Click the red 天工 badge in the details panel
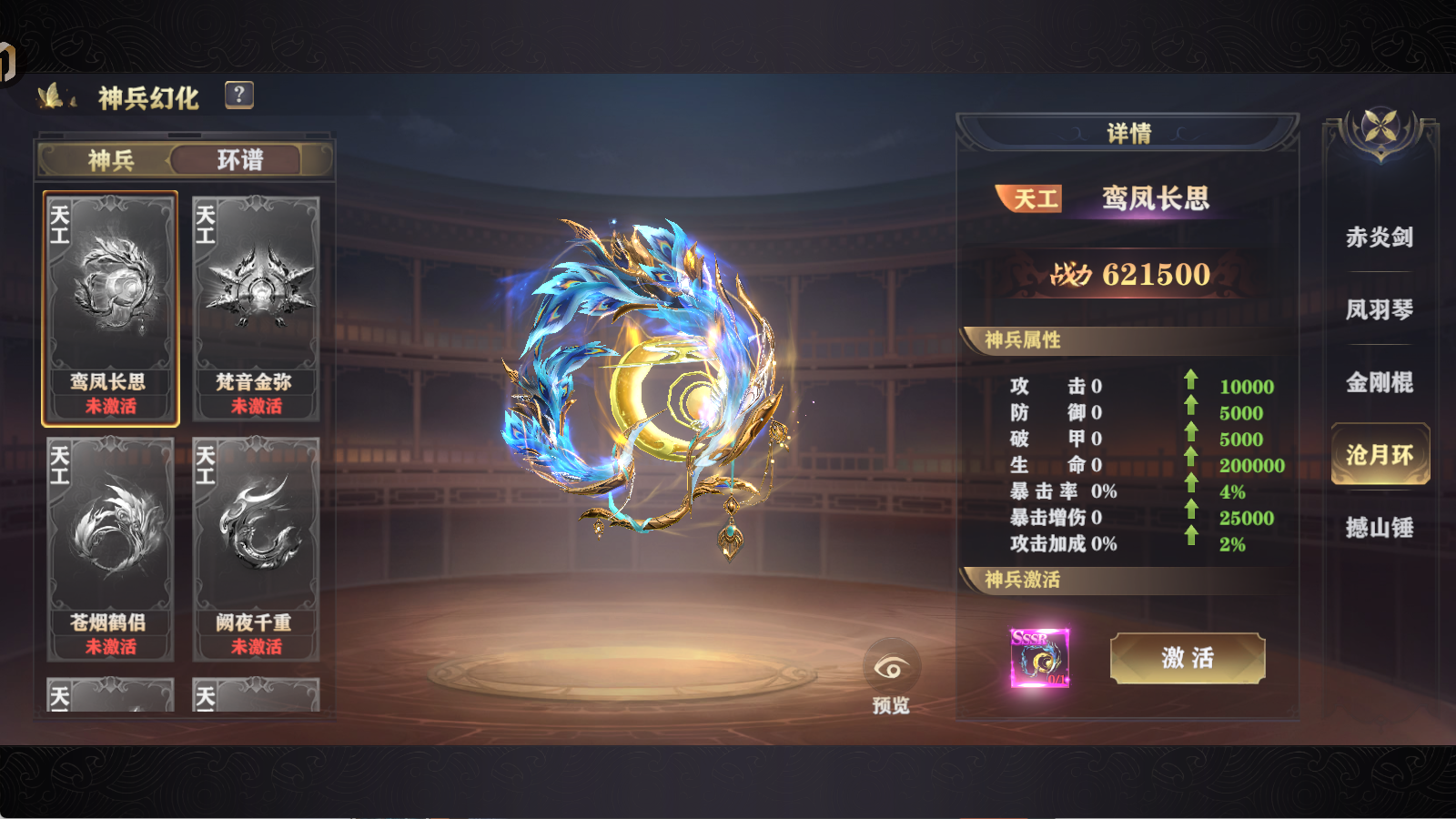 1029,199
